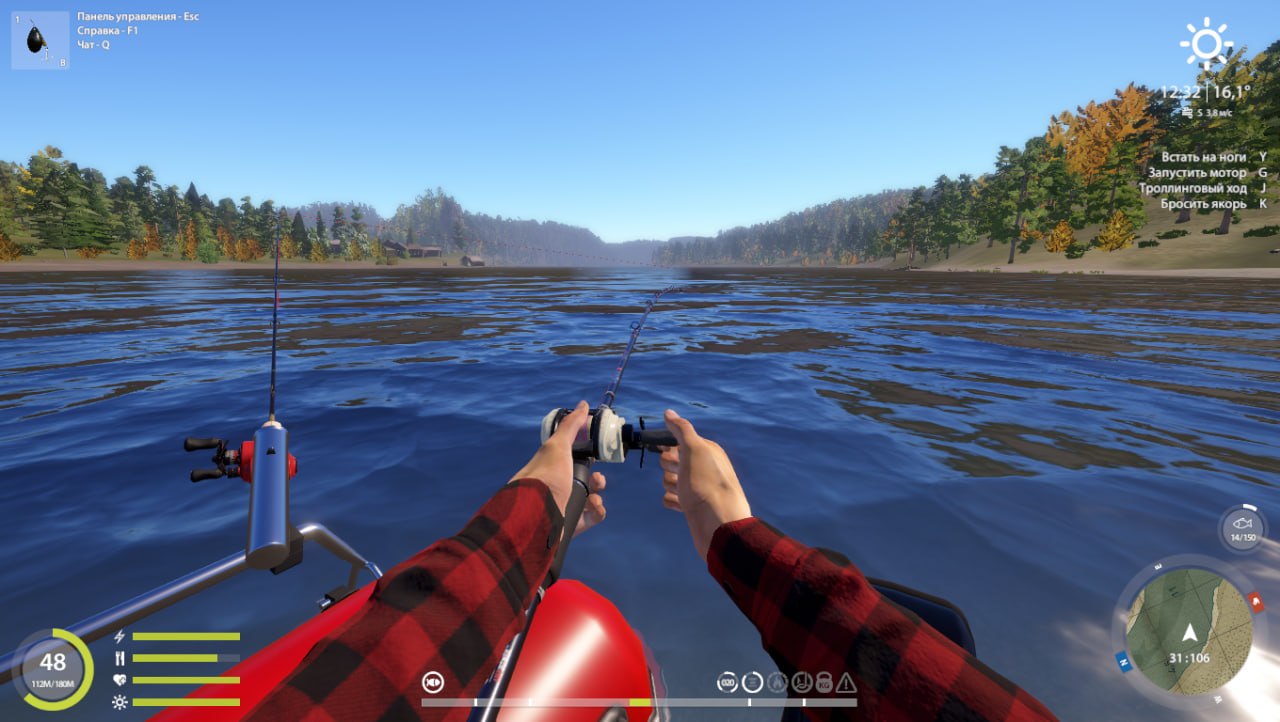Select the heart health icon
Viewport: 1280px width, 722px height.
coord(120,679)
